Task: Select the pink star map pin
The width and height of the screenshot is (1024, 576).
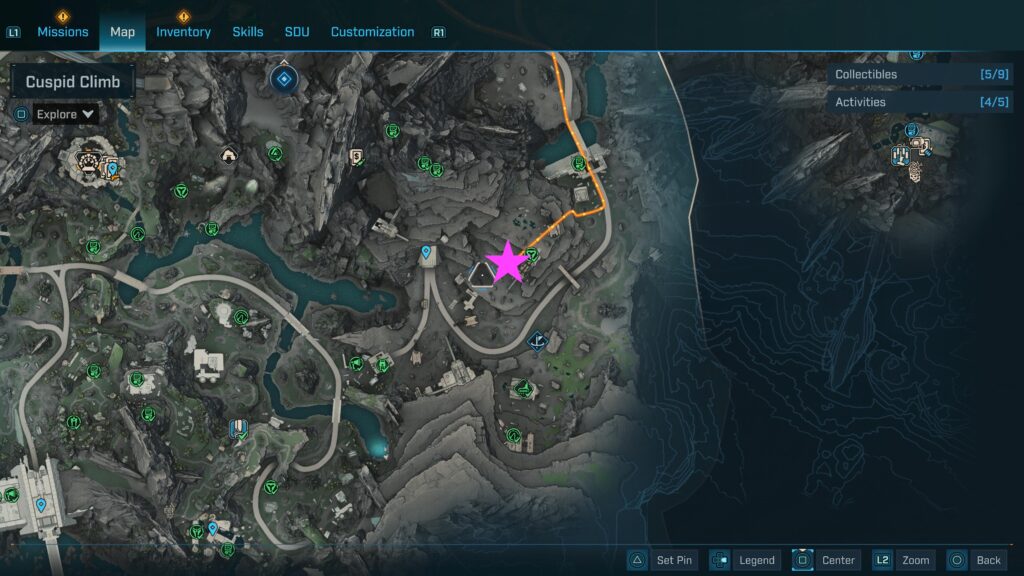Action: (x=507, y=263)
